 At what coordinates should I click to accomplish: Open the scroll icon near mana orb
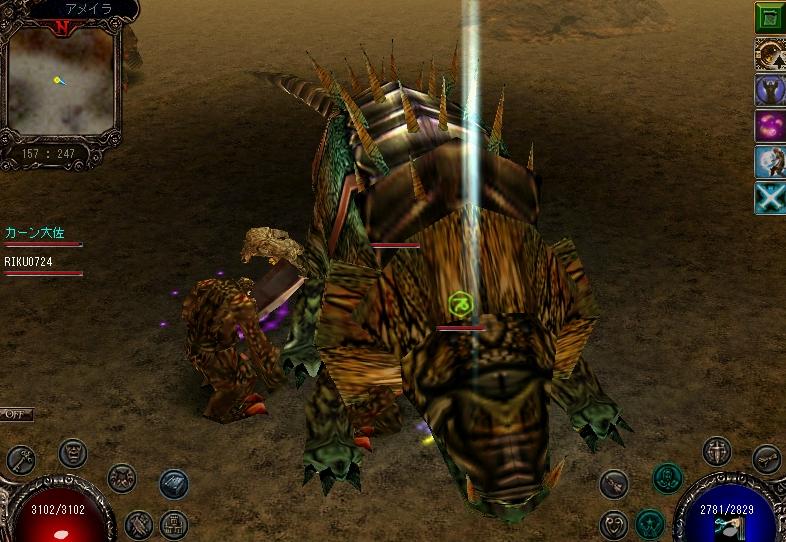click(766, 459)
